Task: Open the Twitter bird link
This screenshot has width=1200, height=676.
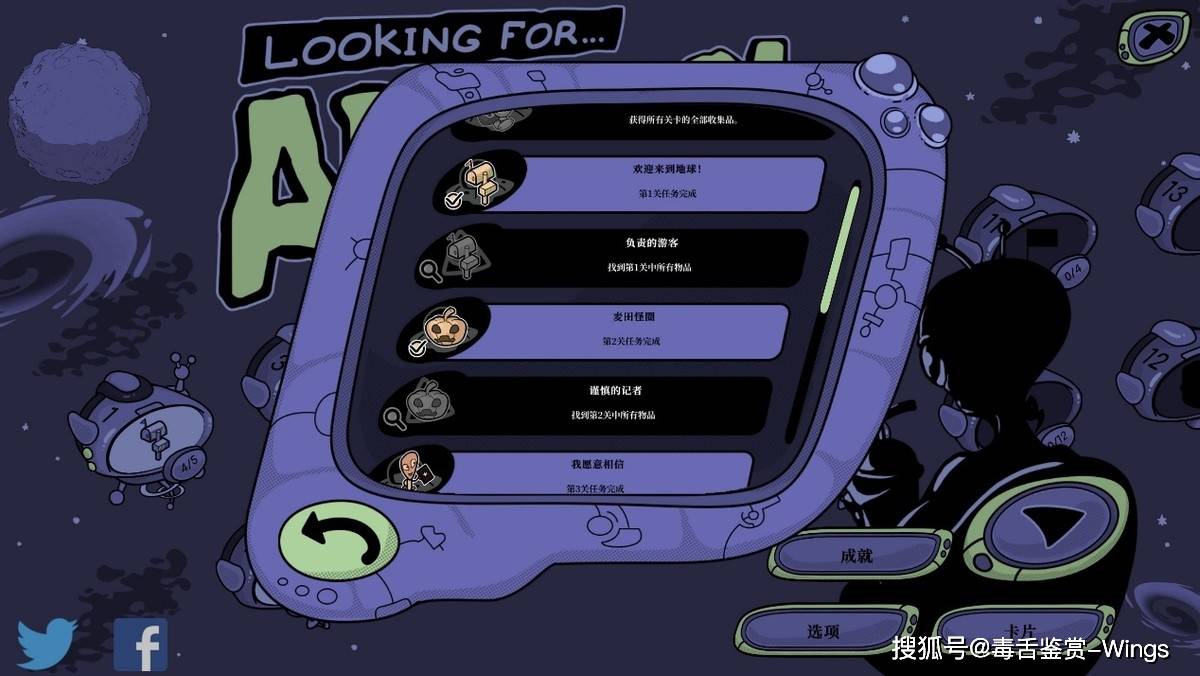Action: (47, 642)
